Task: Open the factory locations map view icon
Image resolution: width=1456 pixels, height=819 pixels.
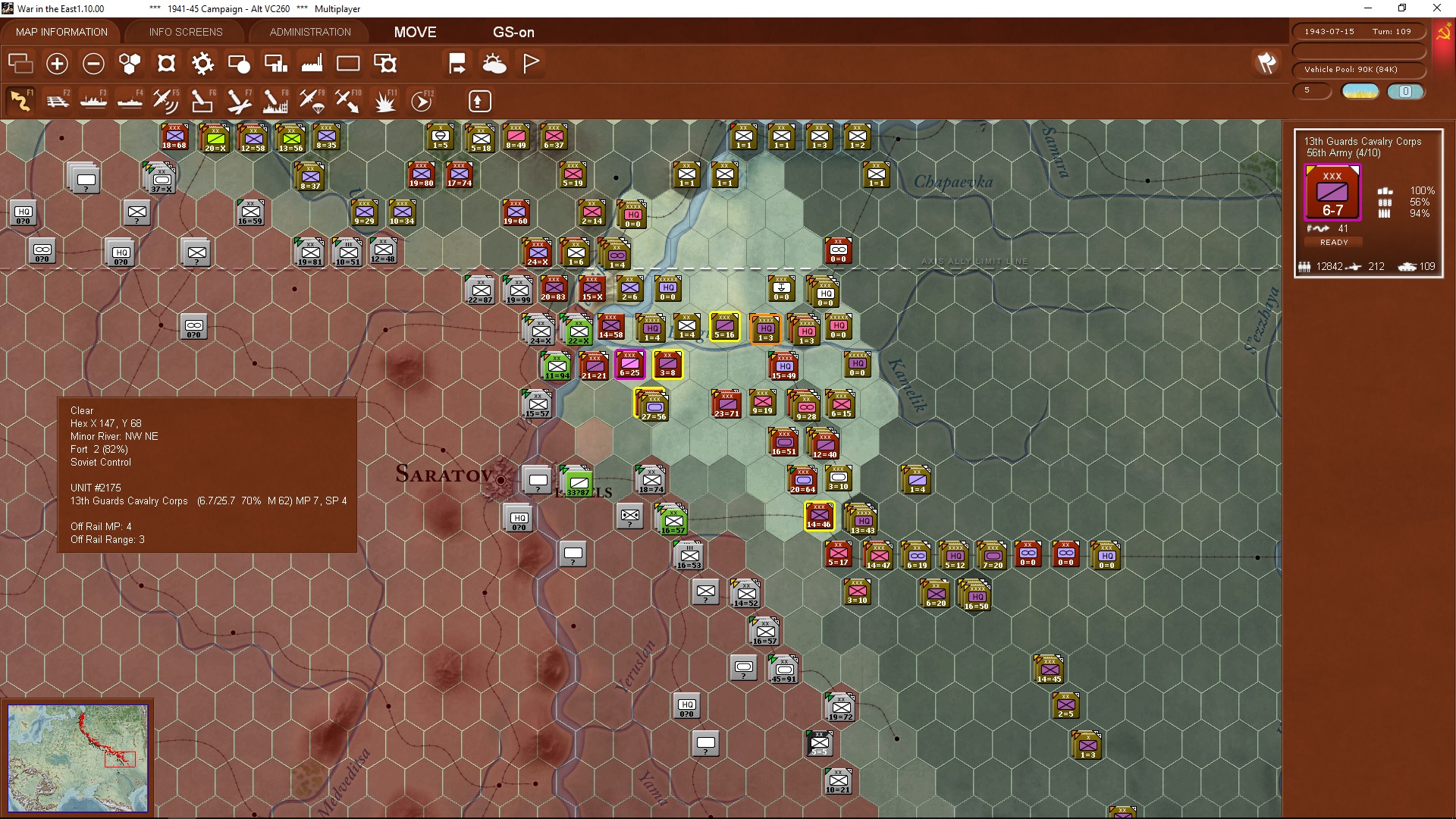Action: click(x=312, y=64)
